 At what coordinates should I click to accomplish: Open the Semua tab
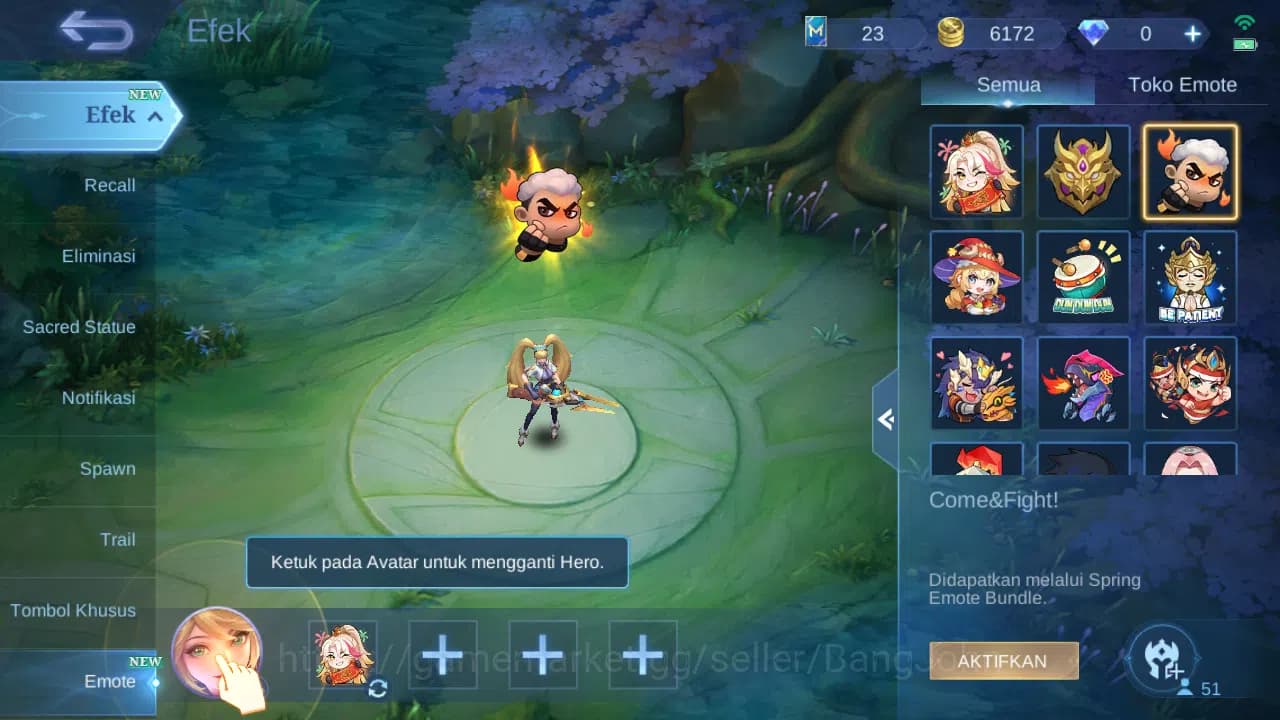tap(1007, 84)
